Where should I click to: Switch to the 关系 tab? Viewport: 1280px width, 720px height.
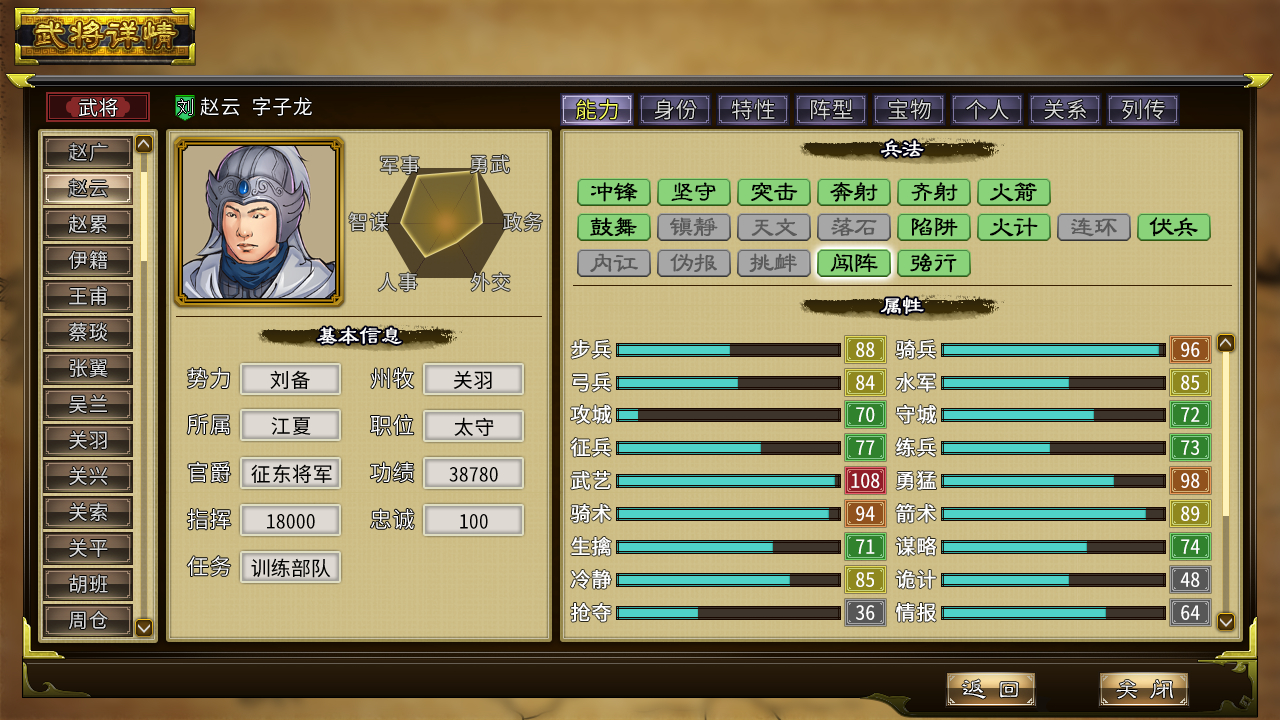1065,109
